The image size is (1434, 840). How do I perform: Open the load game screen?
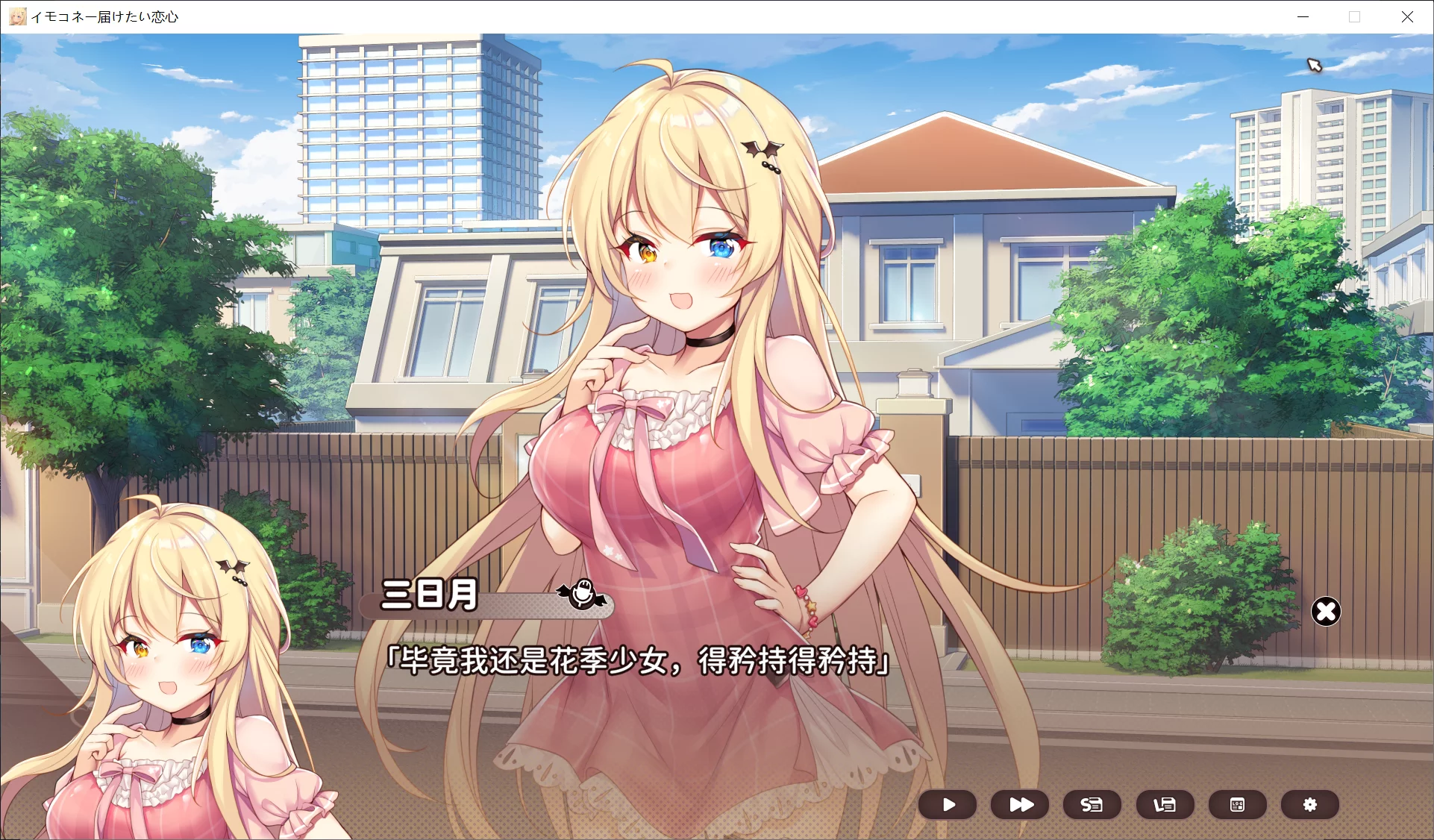click(x=1164, y=805)
